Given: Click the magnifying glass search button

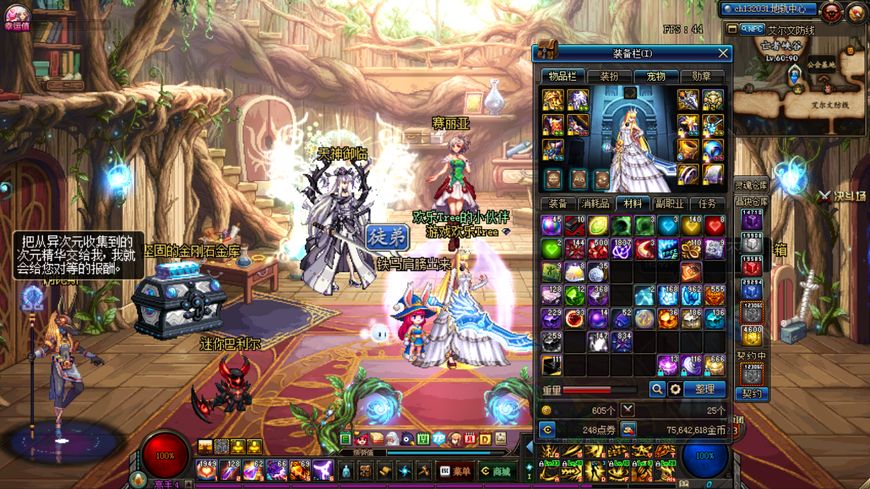Looking at the screenshot, I should click(x=657, y=389).
